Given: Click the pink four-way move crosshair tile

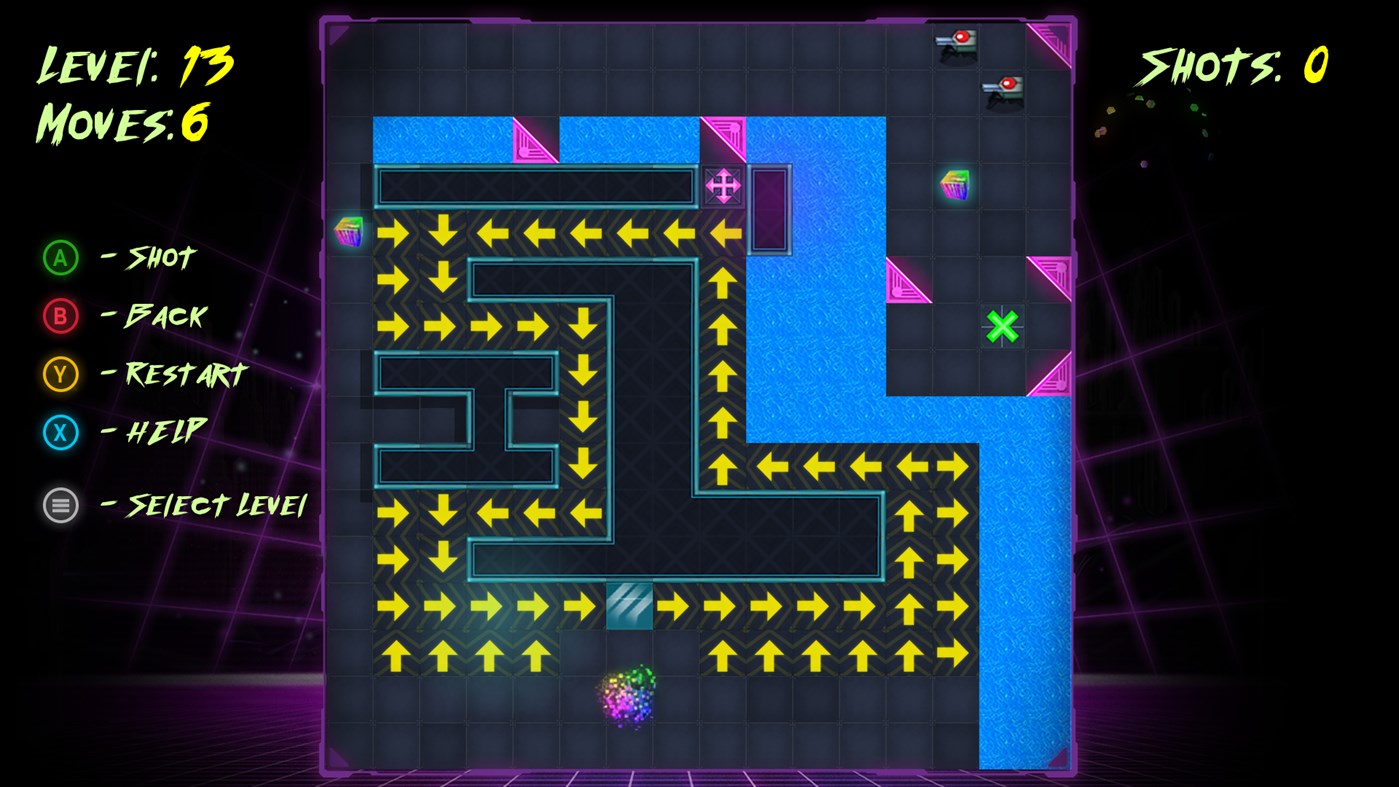Looking at the screenshot, I should [724, 186].
